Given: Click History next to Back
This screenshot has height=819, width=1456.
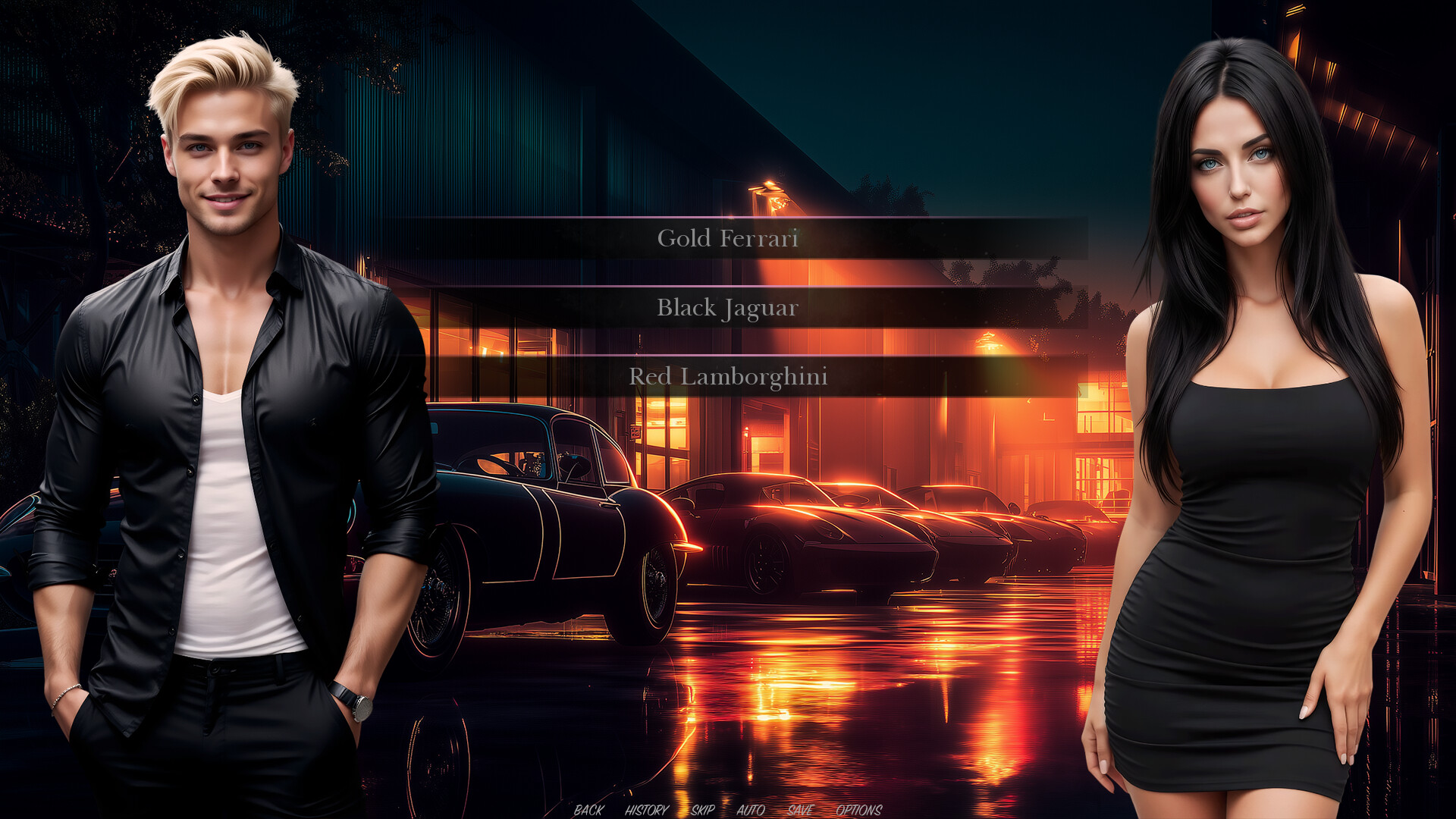Looking at the screenshot, I should tap(645, 810).
